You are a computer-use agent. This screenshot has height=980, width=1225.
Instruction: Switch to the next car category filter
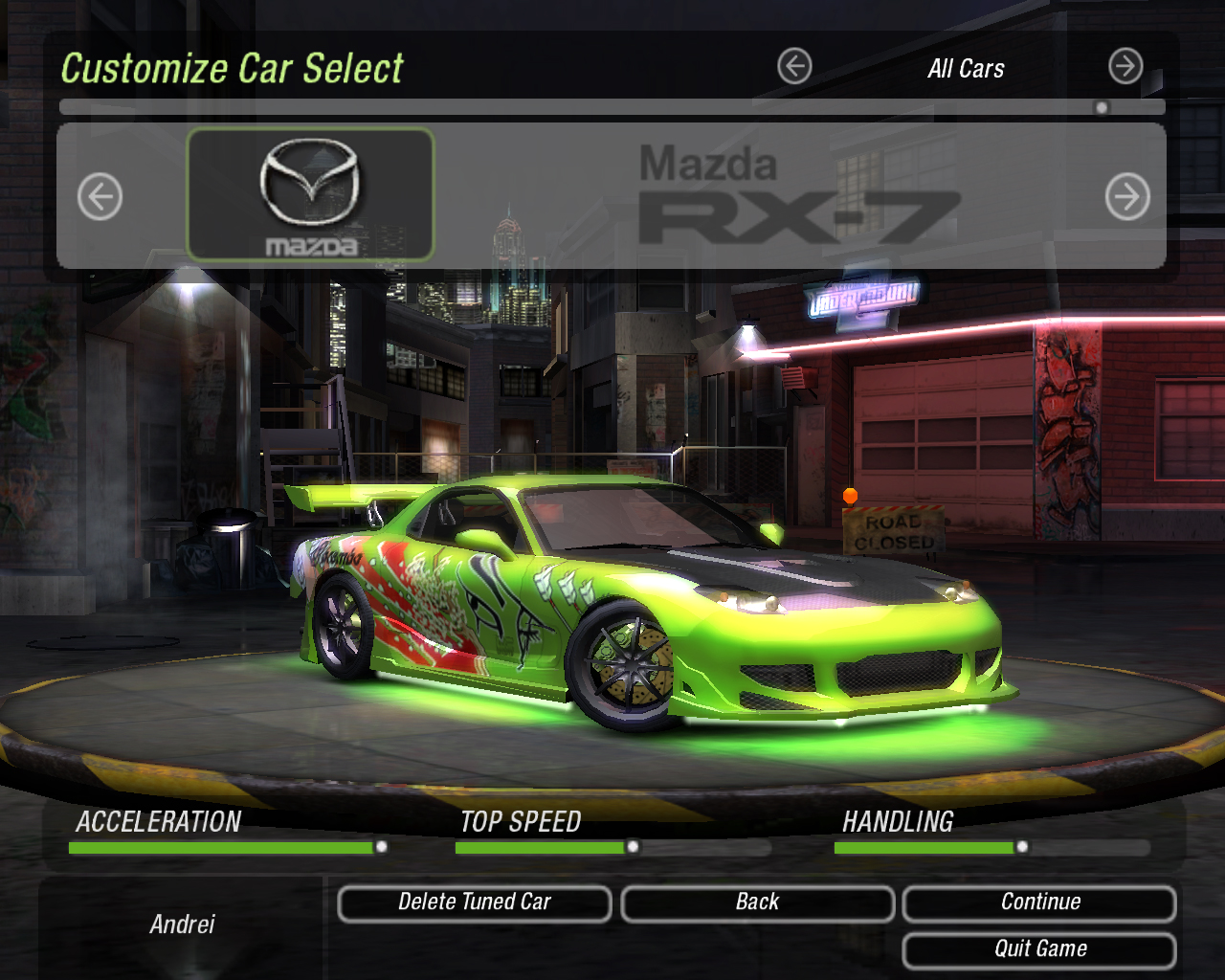(x=1125, y=67)
